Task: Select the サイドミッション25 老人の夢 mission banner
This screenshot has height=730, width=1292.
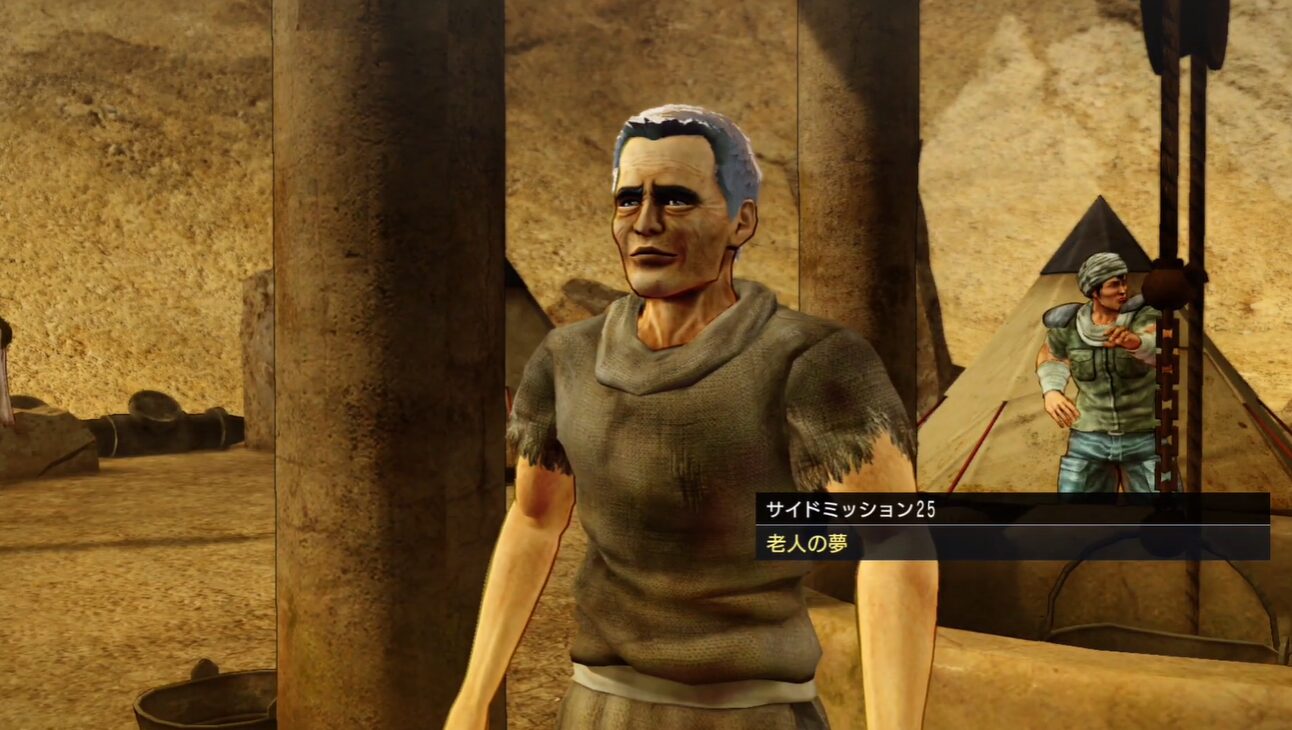Action: 1011,526
